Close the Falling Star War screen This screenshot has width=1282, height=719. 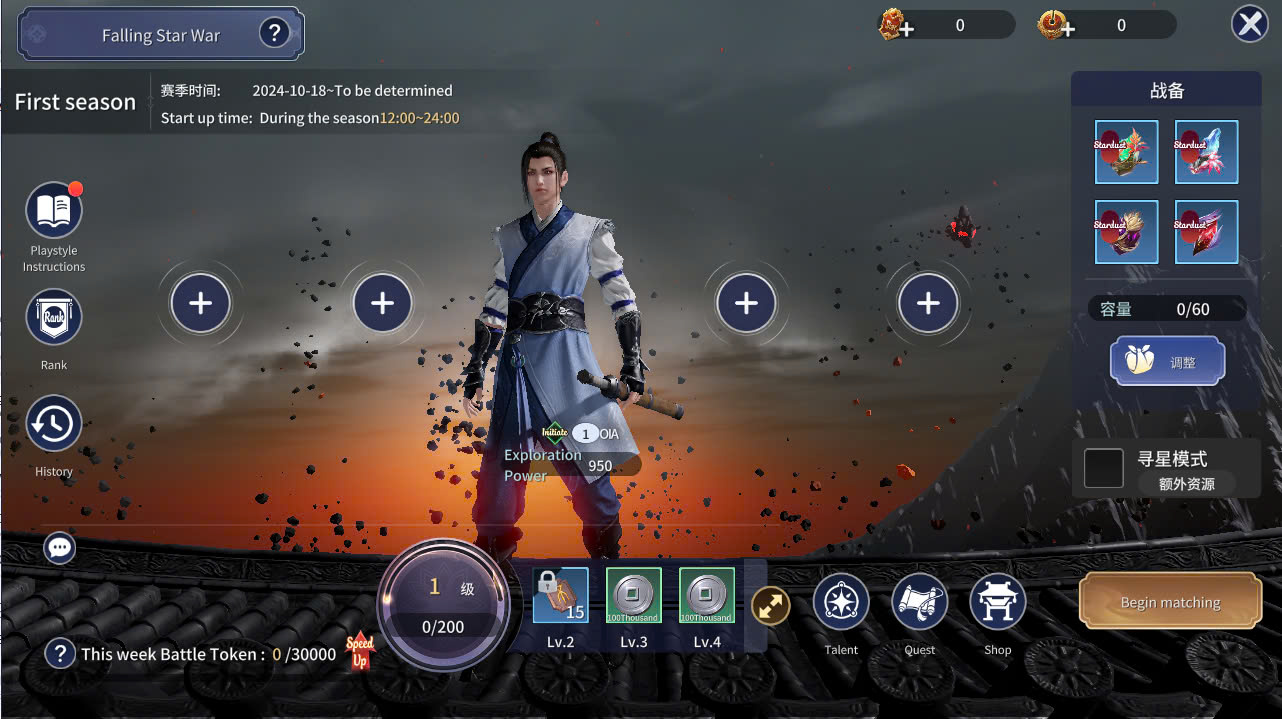tap(1249, 24)
